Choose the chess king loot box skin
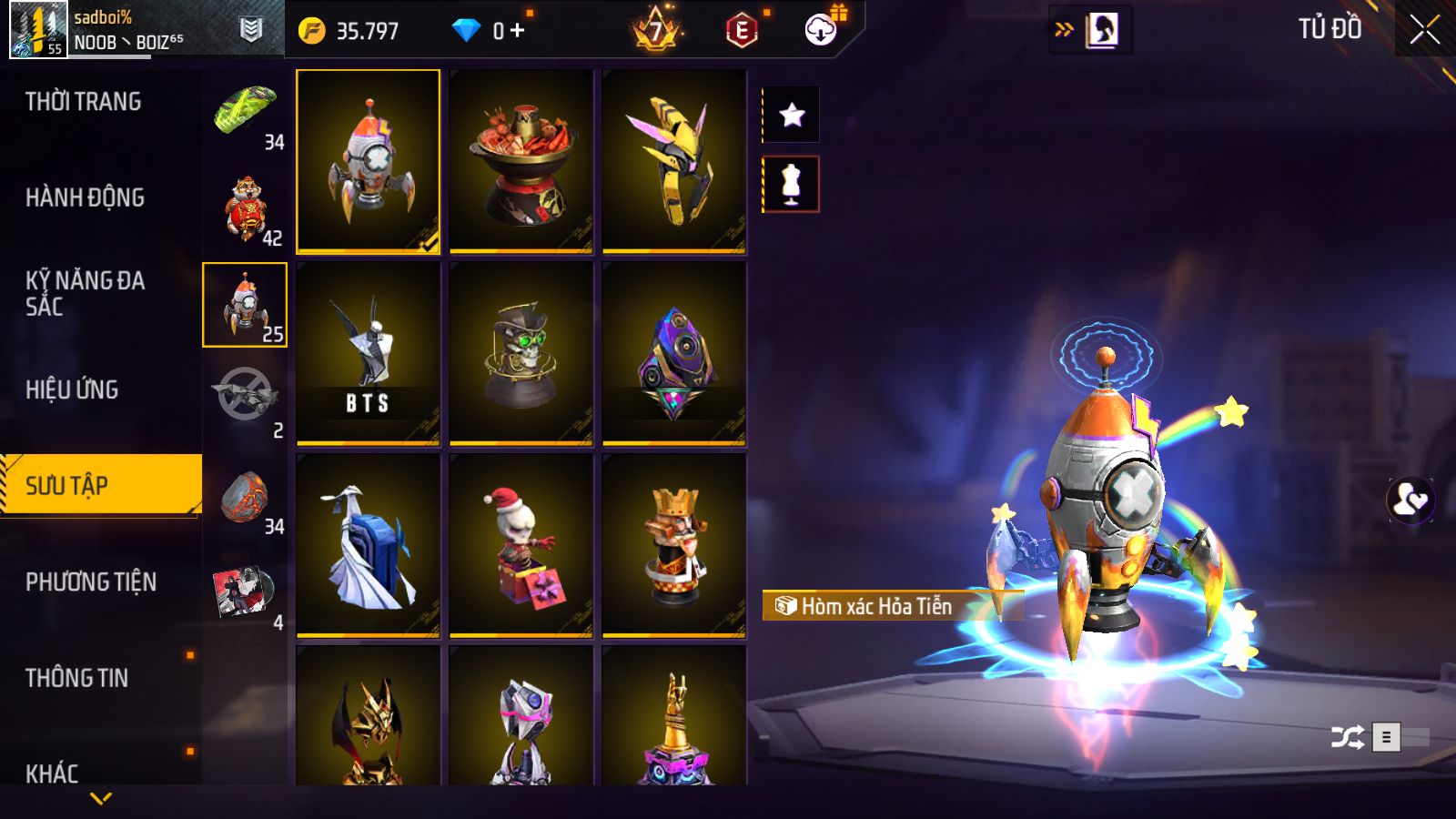The width and height of the screenshot is (1456, 819). coord(674,545)
